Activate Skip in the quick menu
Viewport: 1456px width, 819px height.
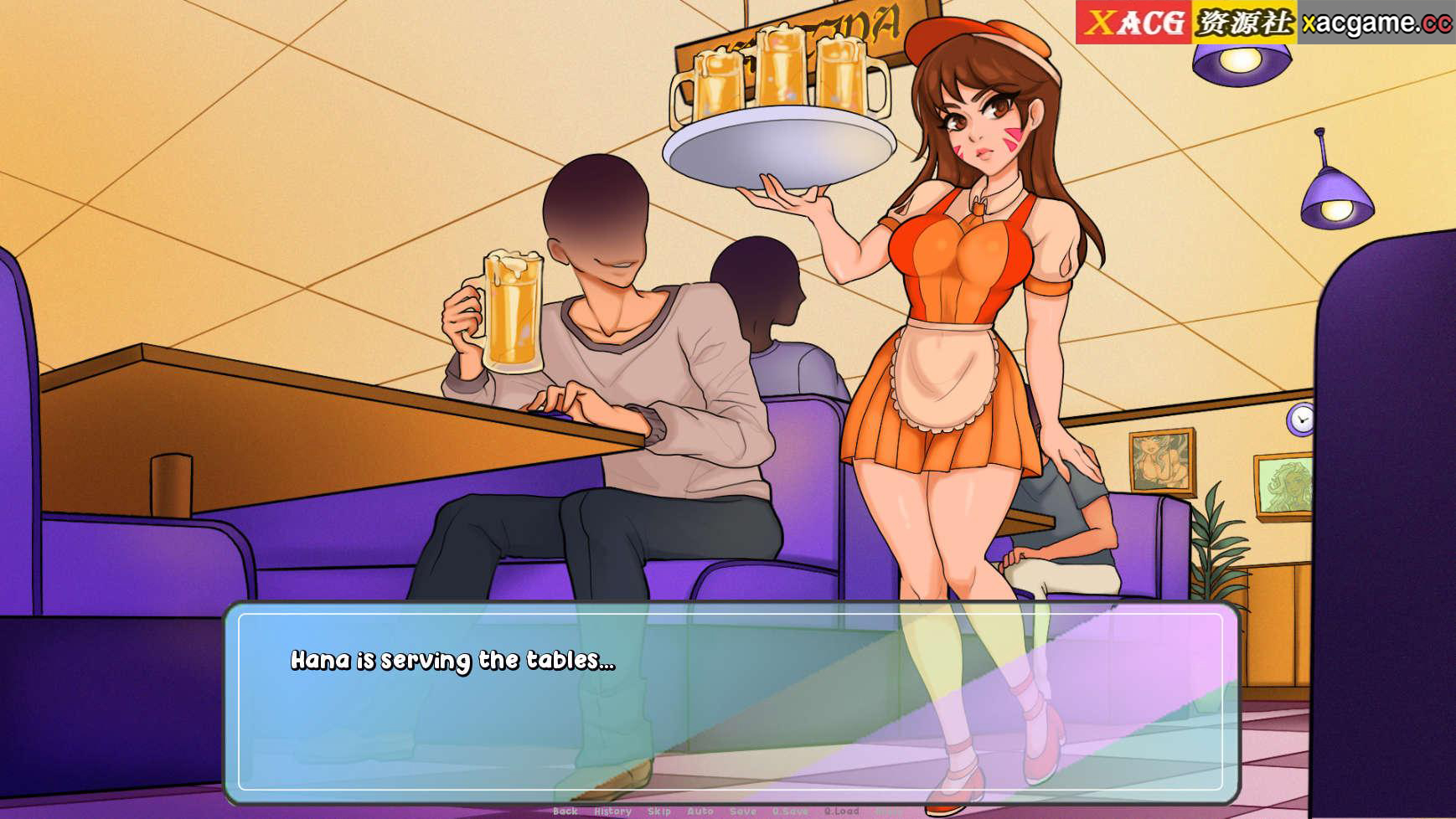[x=659, y=811]
